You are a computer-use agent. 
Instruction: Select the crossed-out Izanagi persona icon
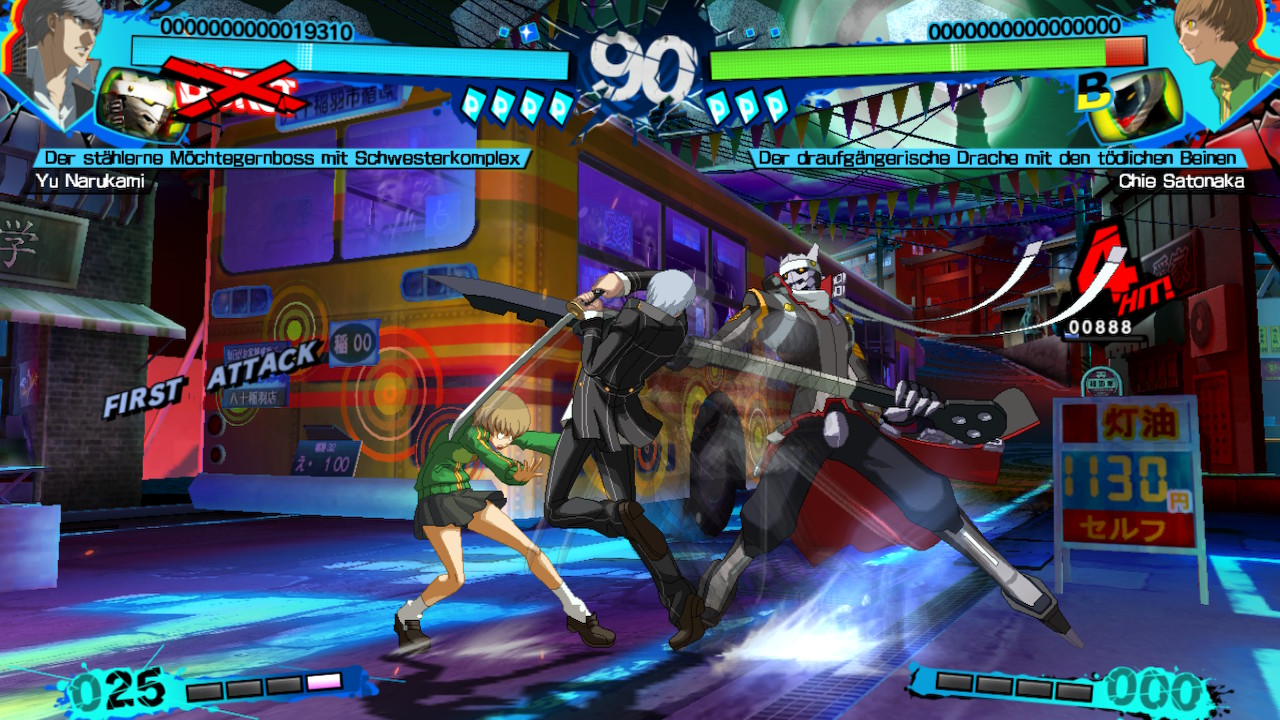[140, 103]
